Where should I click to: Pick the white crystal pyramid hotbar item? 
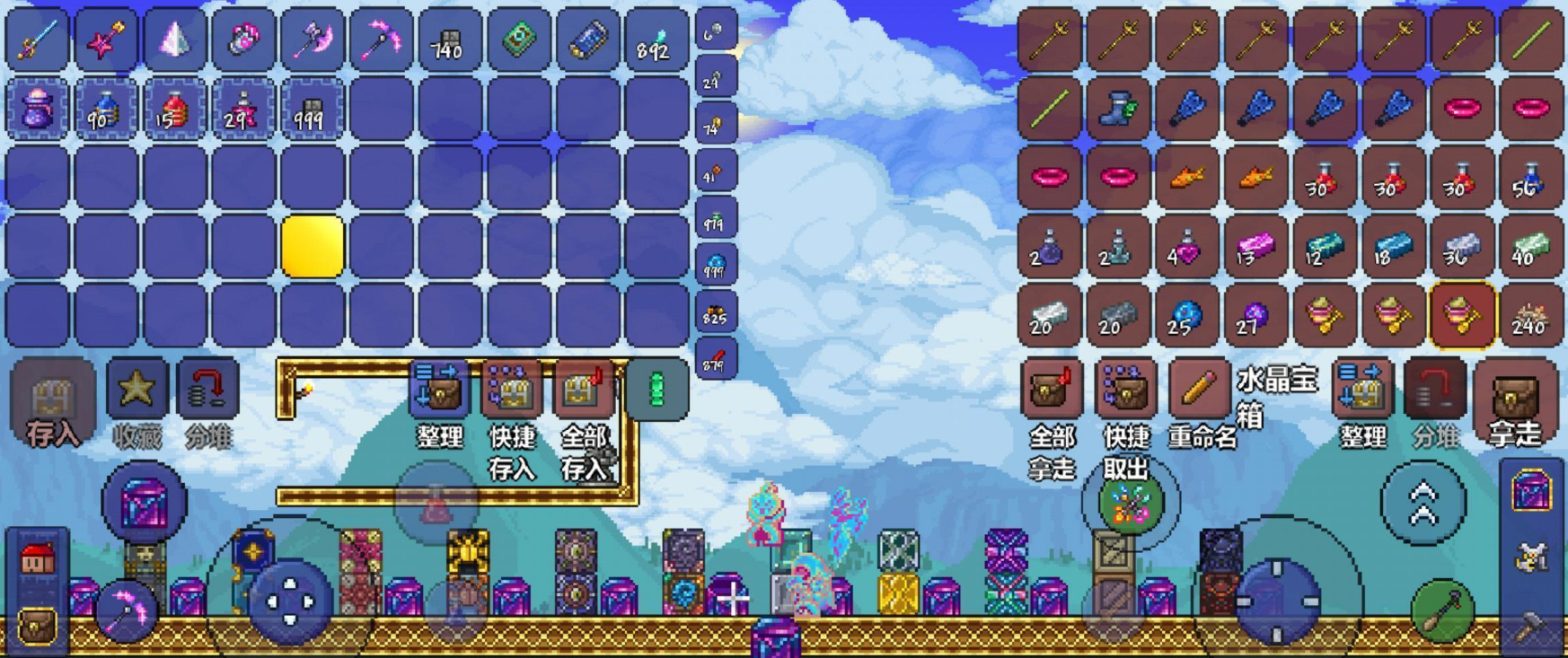[174, 40]
